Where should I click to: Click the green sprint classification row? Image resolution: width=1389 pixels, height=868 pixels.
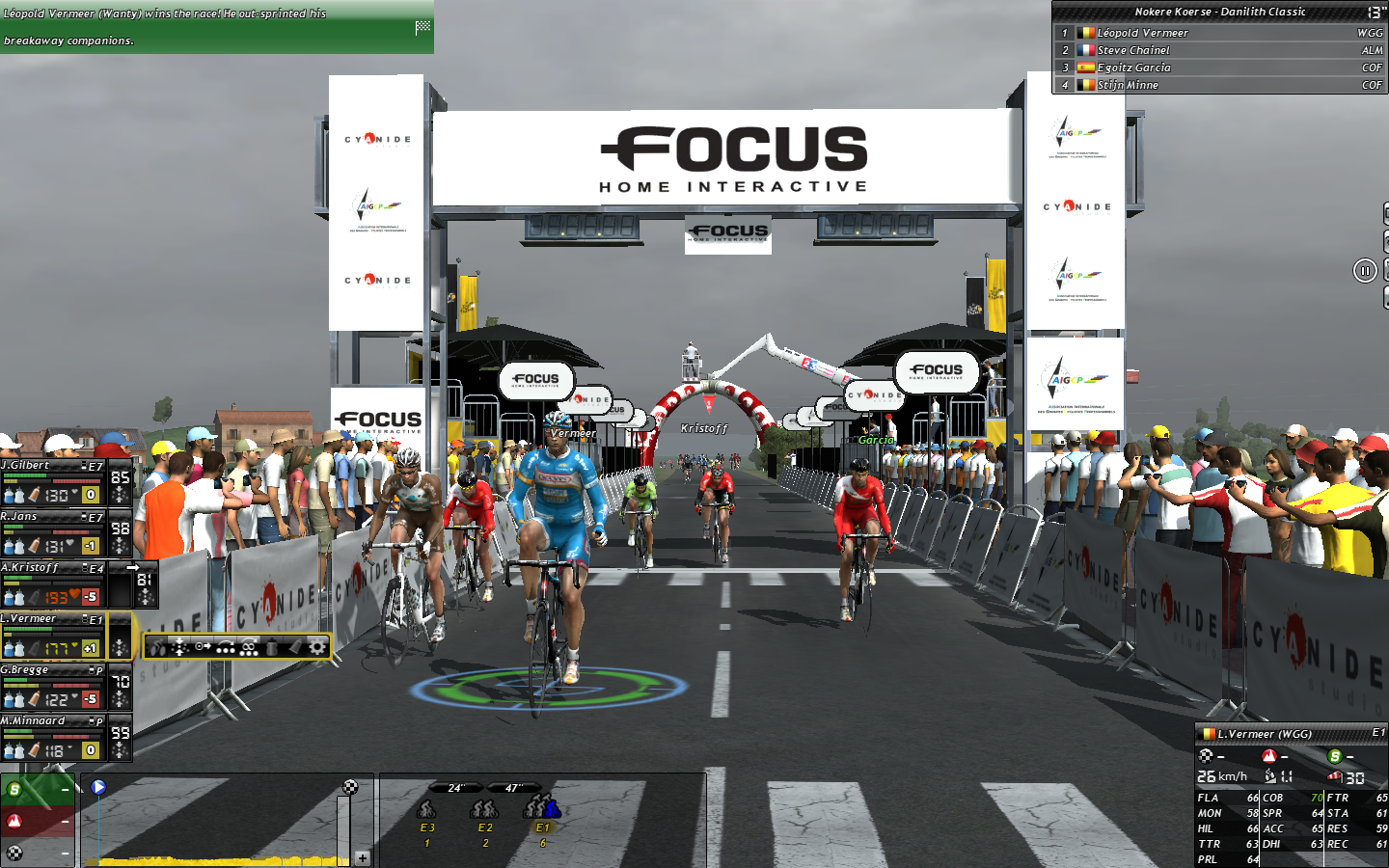point(38,790)
